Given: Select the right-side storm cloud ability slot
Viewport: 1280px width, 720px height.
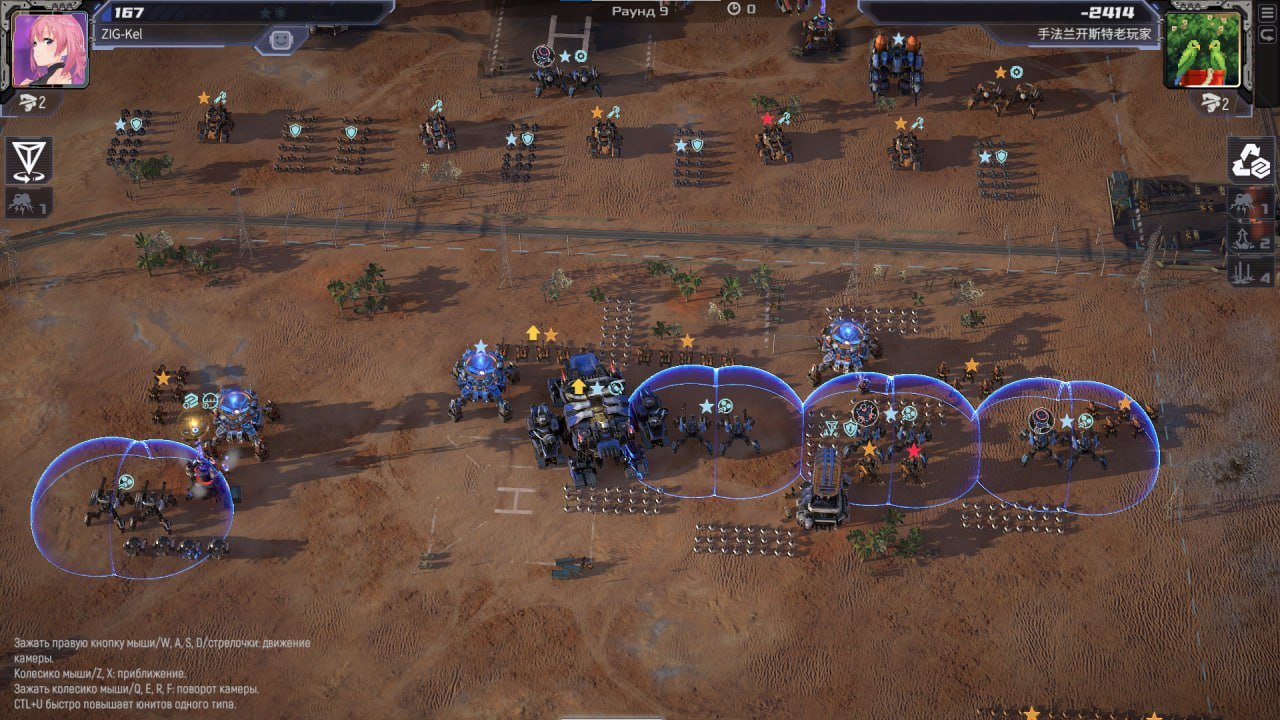Looking at the screenshot, I should coord(1251,206).
